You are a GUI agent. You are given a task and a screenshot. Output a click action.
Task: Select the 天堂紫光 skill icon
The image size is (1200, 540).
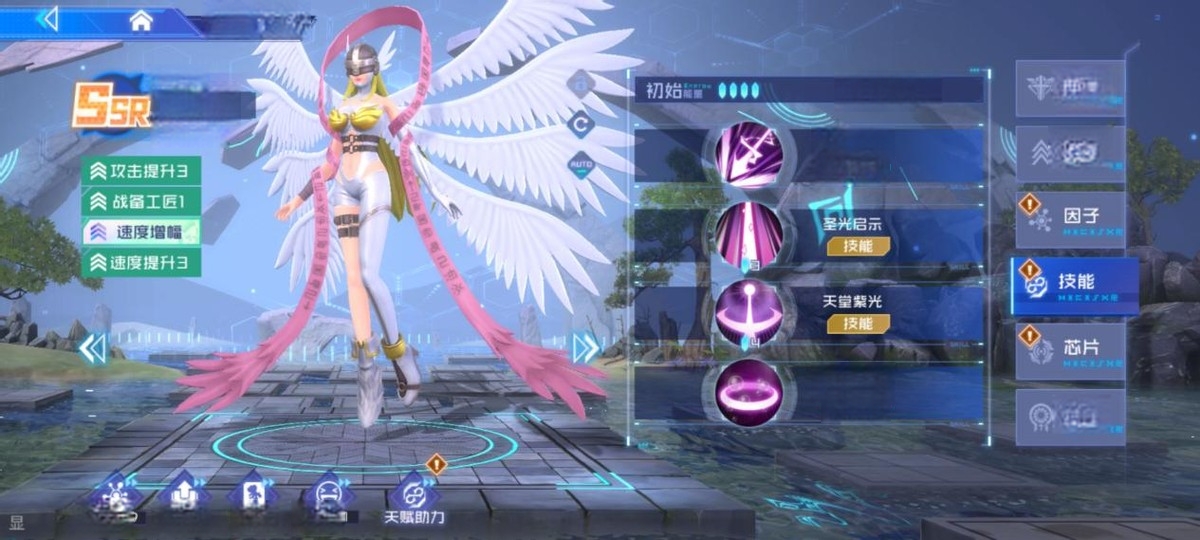pyautogui.click(x=748, y=311)
